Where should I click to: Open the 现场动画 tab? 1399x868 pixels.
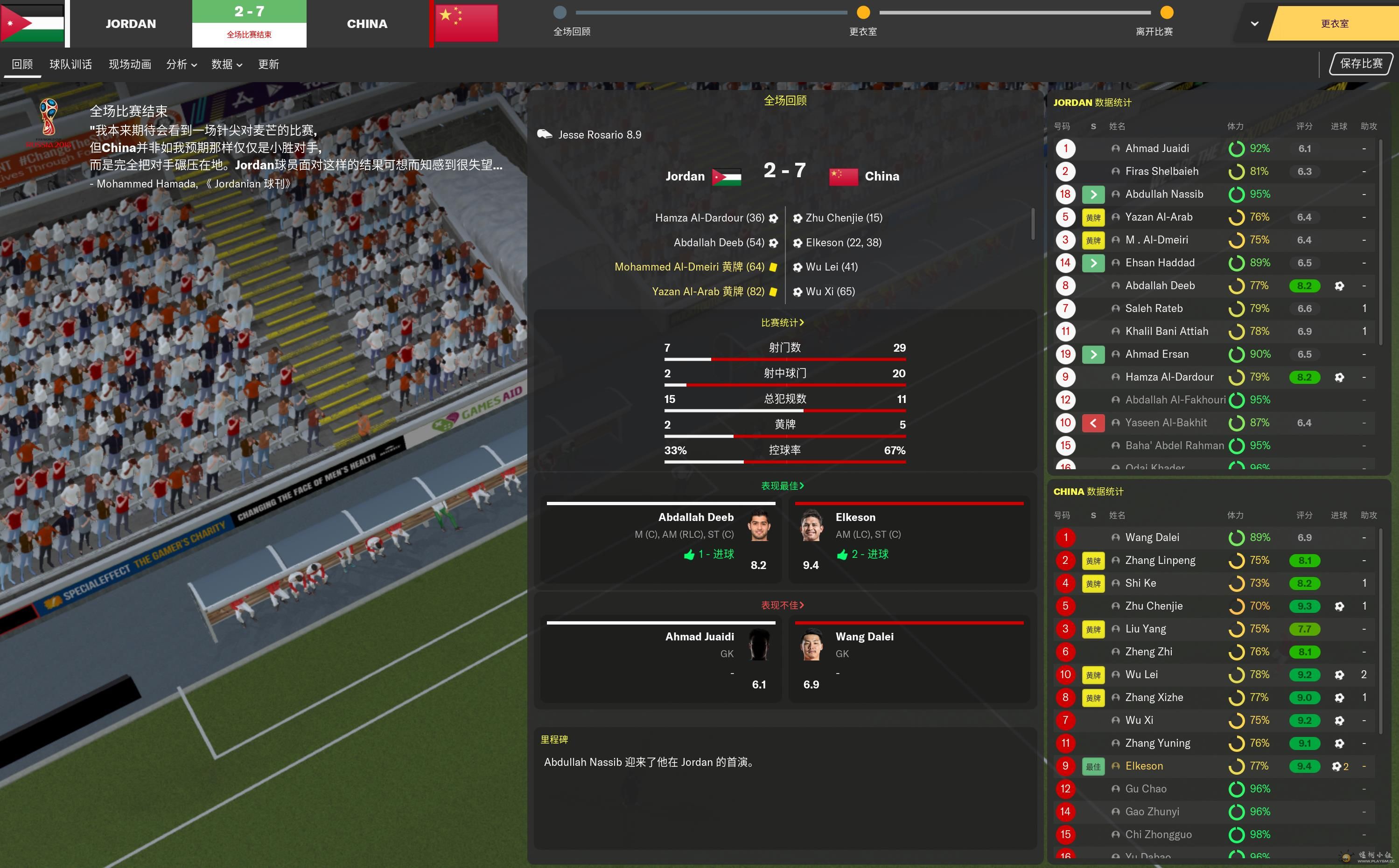130,64
